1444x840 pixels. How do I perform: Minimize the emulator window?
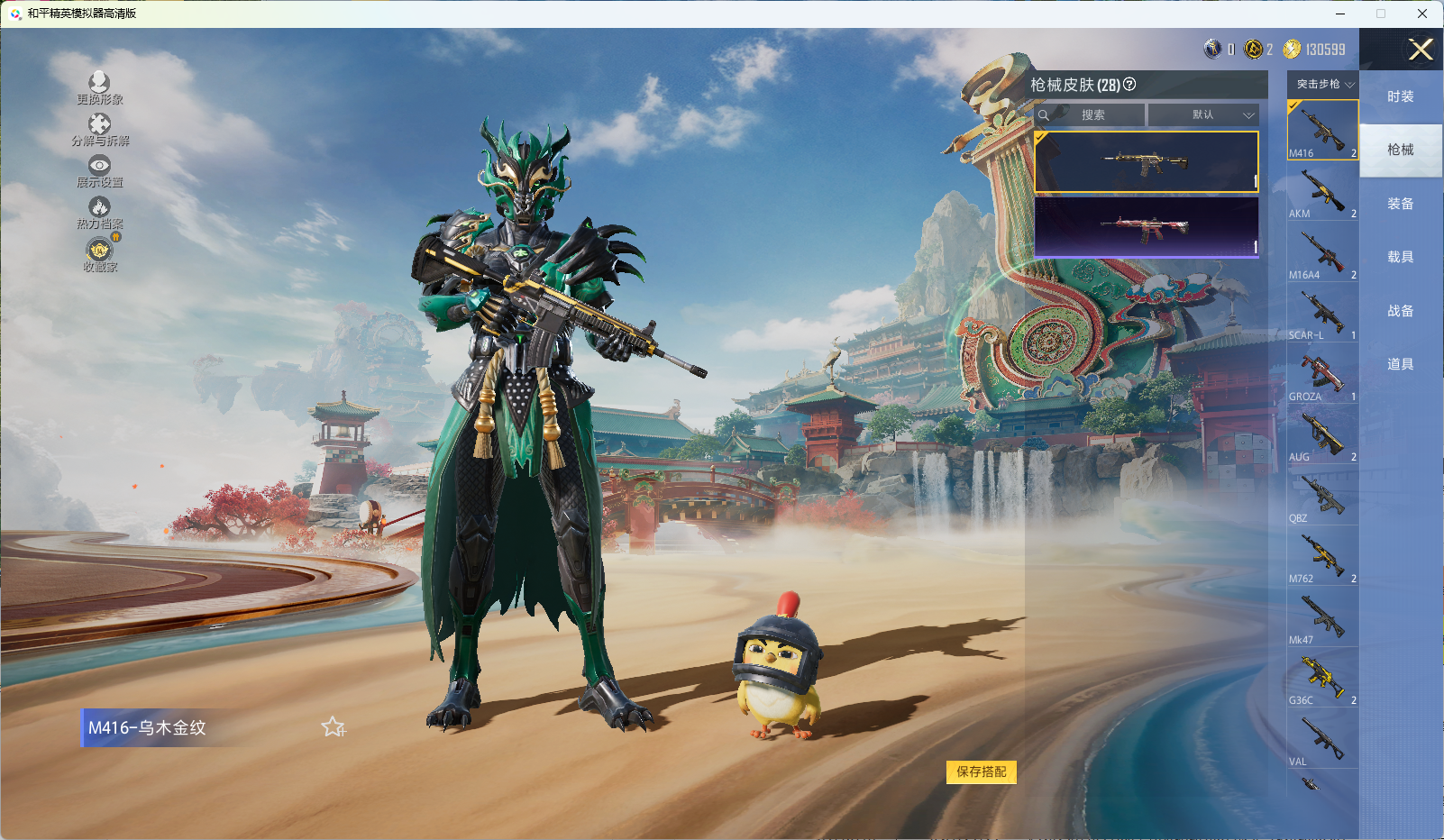coord(1339,14)
